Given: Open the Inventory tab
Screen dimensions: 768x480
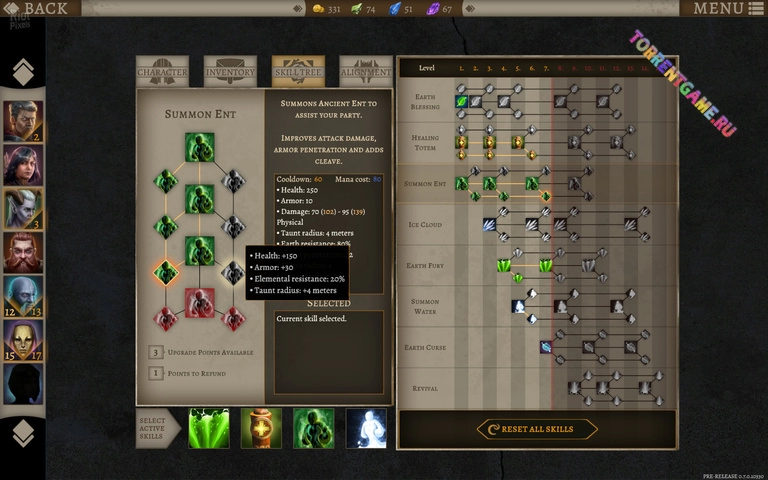Looking at the screenshot, I should tap(230, 72).
